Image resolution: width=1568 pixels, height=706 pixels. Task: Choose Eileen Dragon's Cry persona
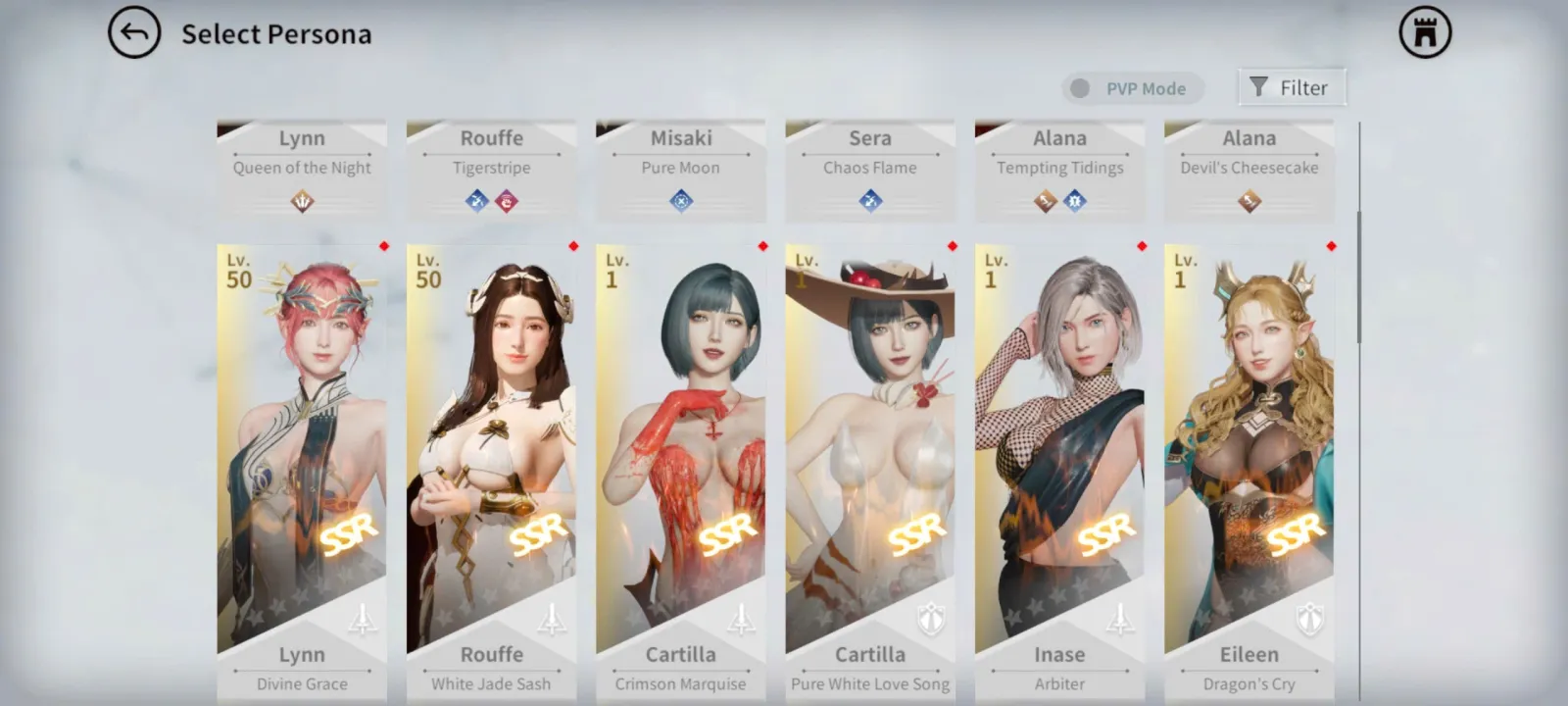(1249, 451)
